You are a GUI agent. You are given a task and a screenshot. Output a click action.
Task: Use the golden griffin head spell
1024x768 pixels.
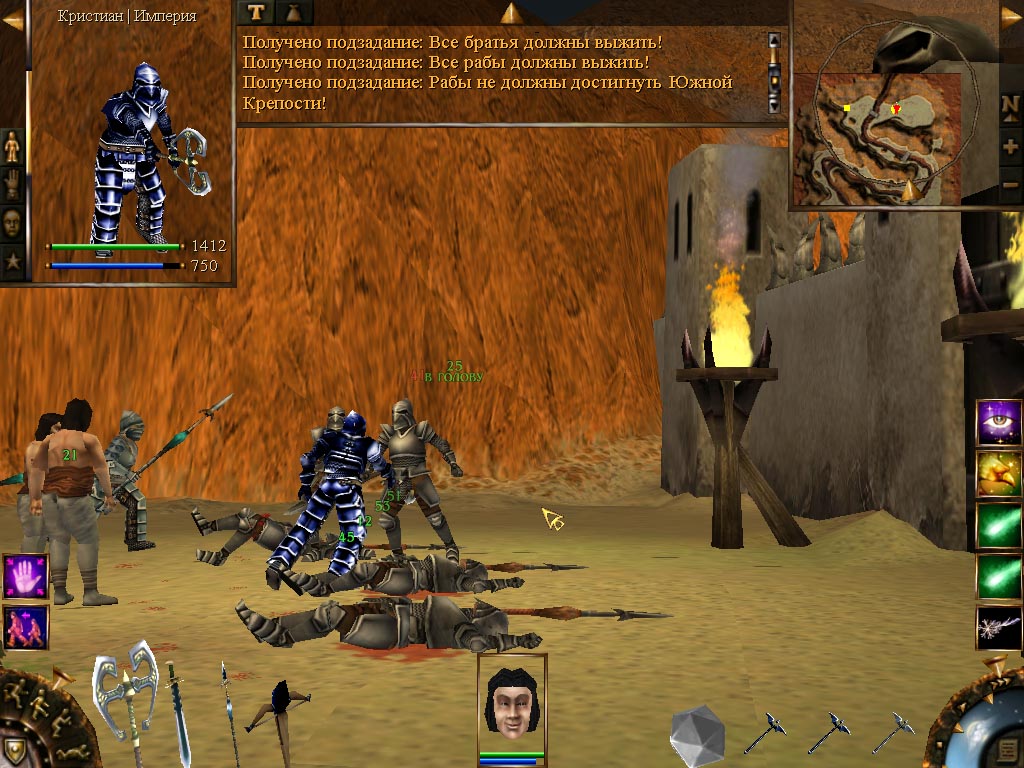[999, 474]
